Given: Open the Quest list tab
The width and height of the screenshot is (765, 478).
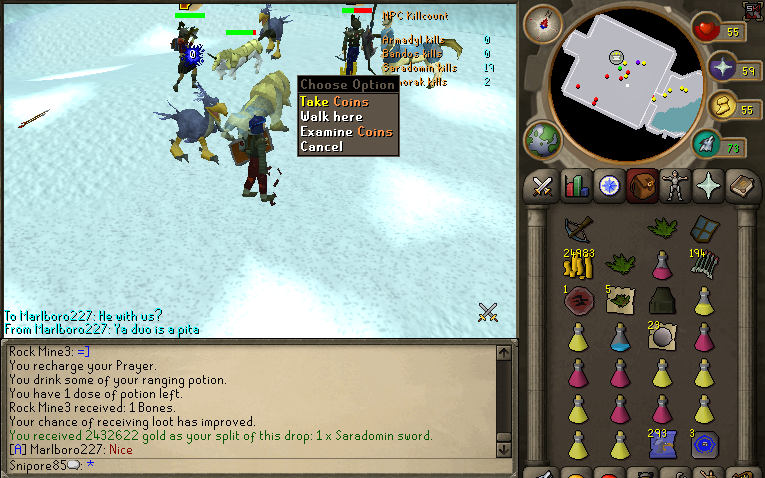Looking at the screenshot, I should pyautogui.click(x=609, y=186).
